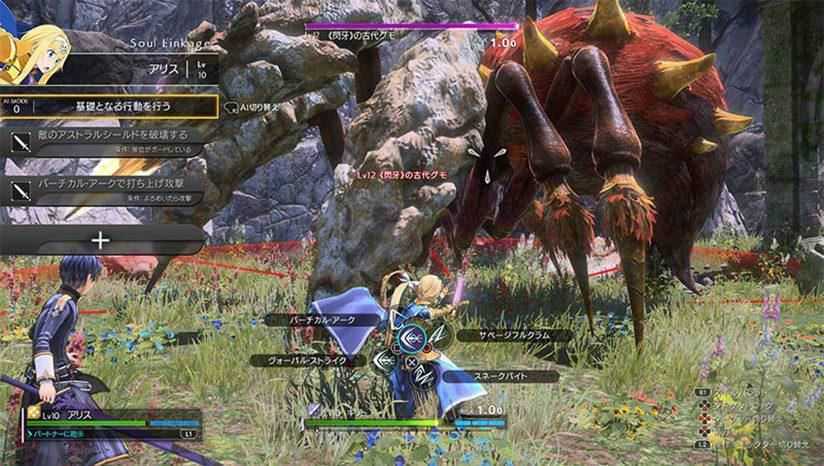Trigger the サベージ・フルクラム sword skill label

click(512, 336)
